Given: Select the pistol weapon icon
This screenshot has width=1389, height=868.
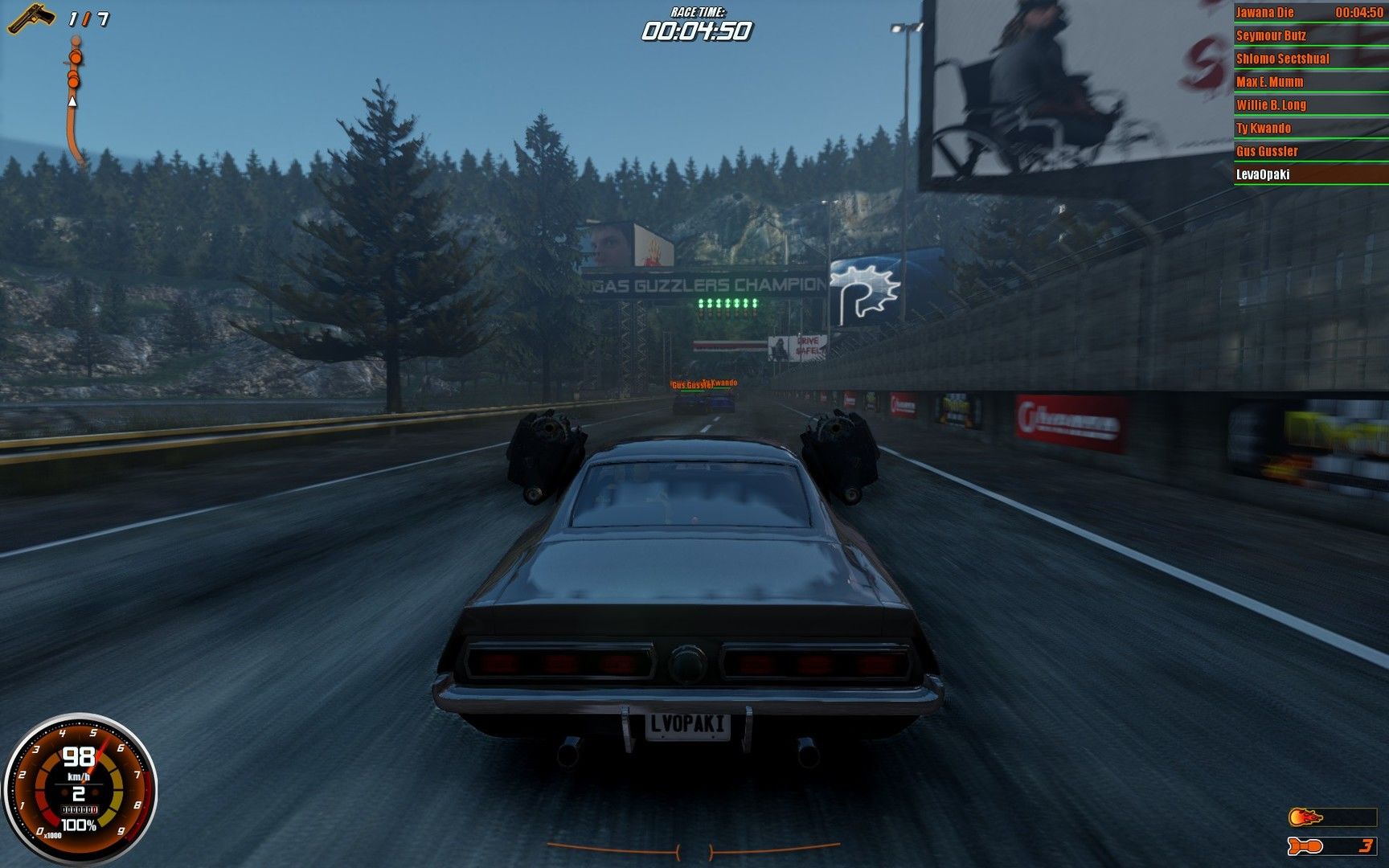Looking at the screenshot, I should (x=31, y=18).
